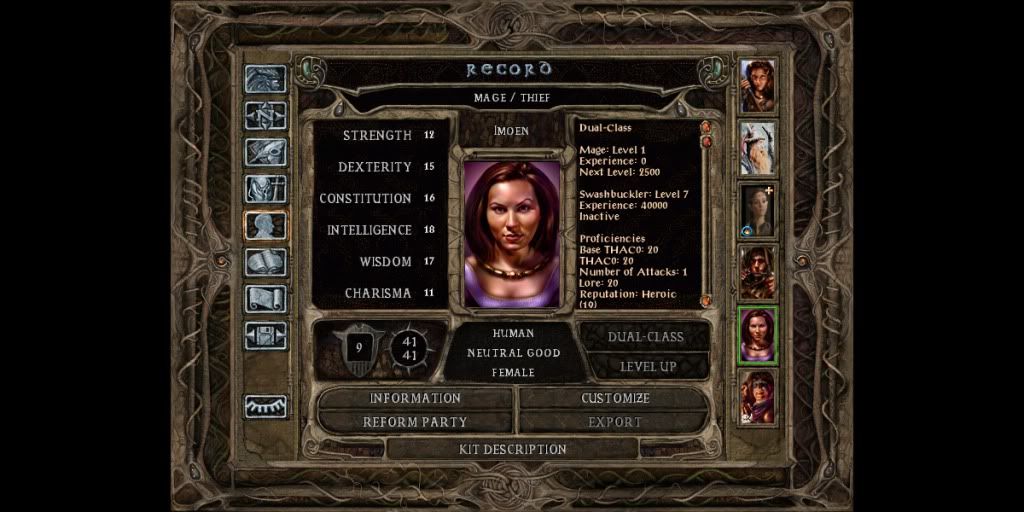Open the Kit Description
The height and width of the screenshot is (512, 1024).
point(512,449)
